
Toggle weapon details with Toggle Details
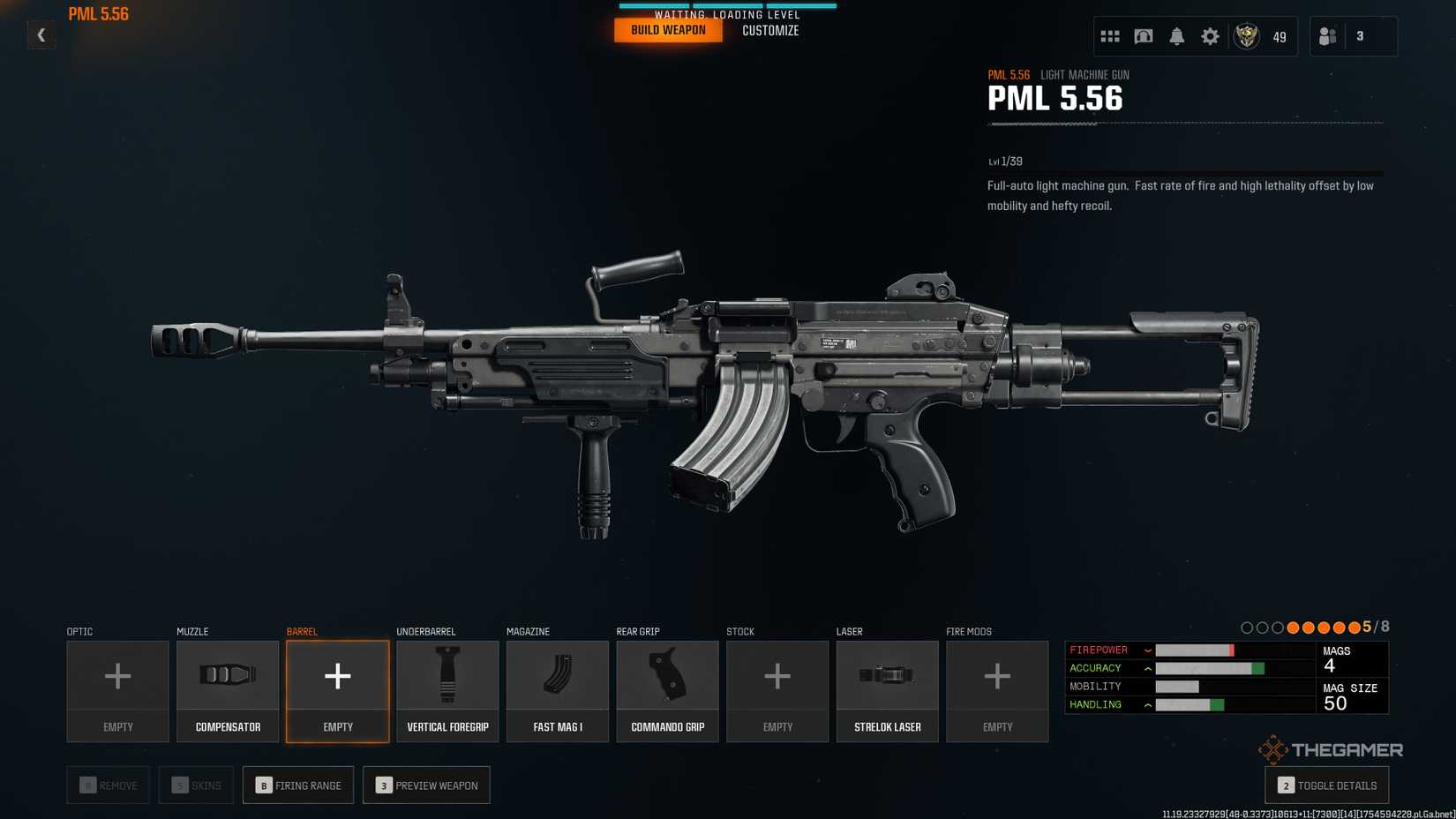[1326, 785]
